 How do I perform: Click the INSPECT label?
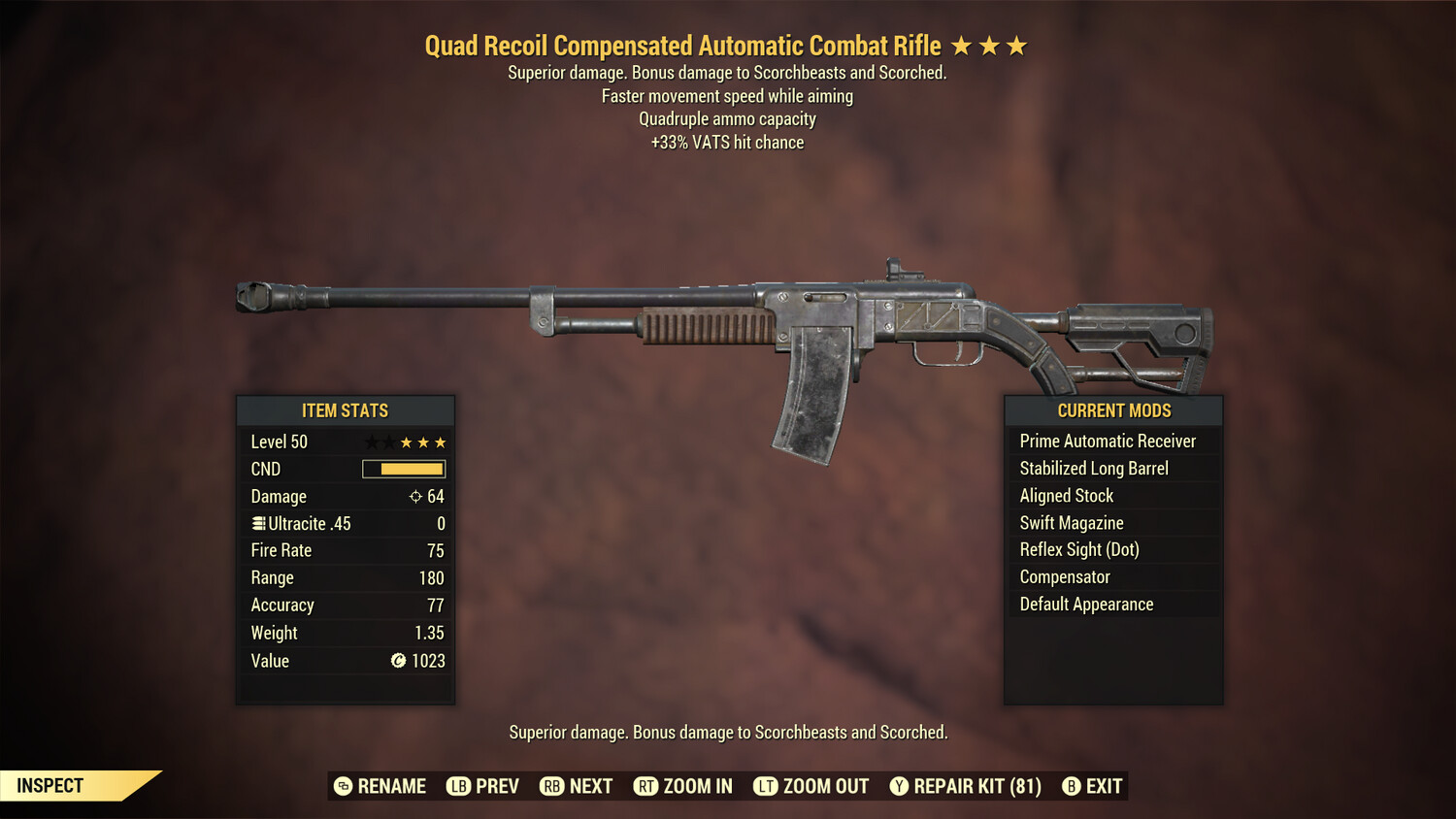[49, 785]
